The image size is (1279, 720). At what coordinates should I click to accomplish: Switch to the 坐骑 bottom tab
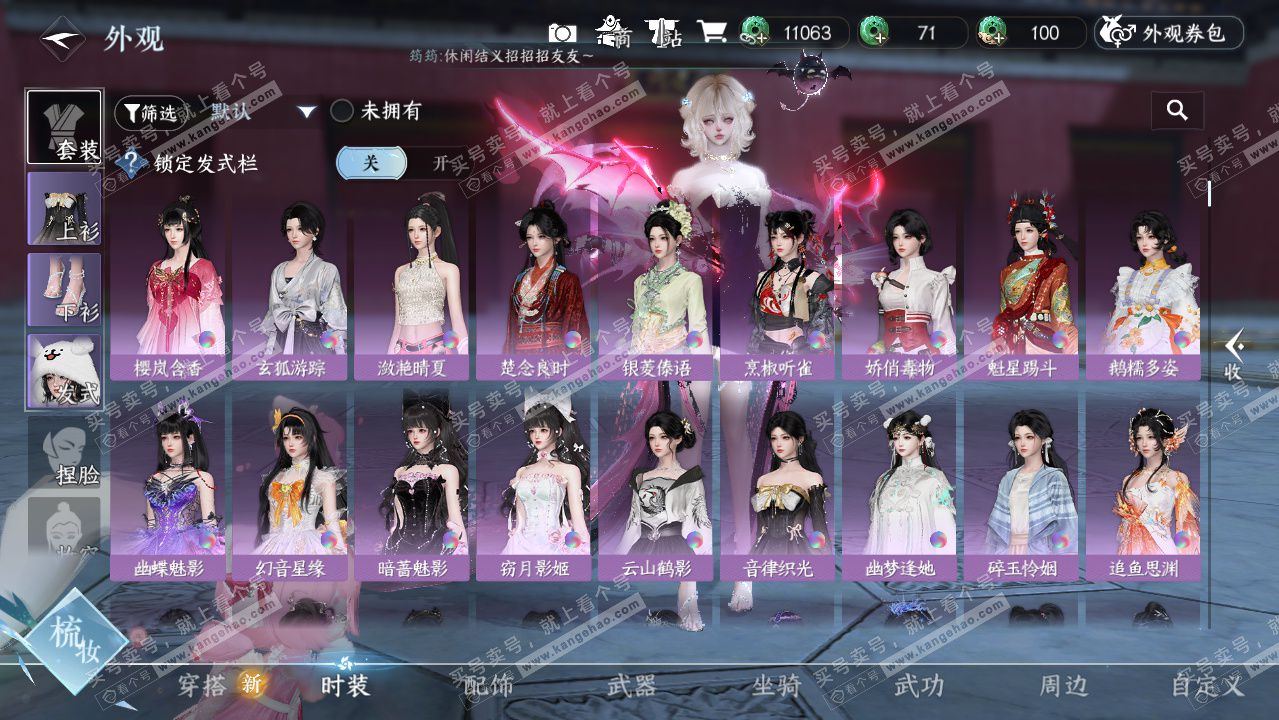coord(776,685)
